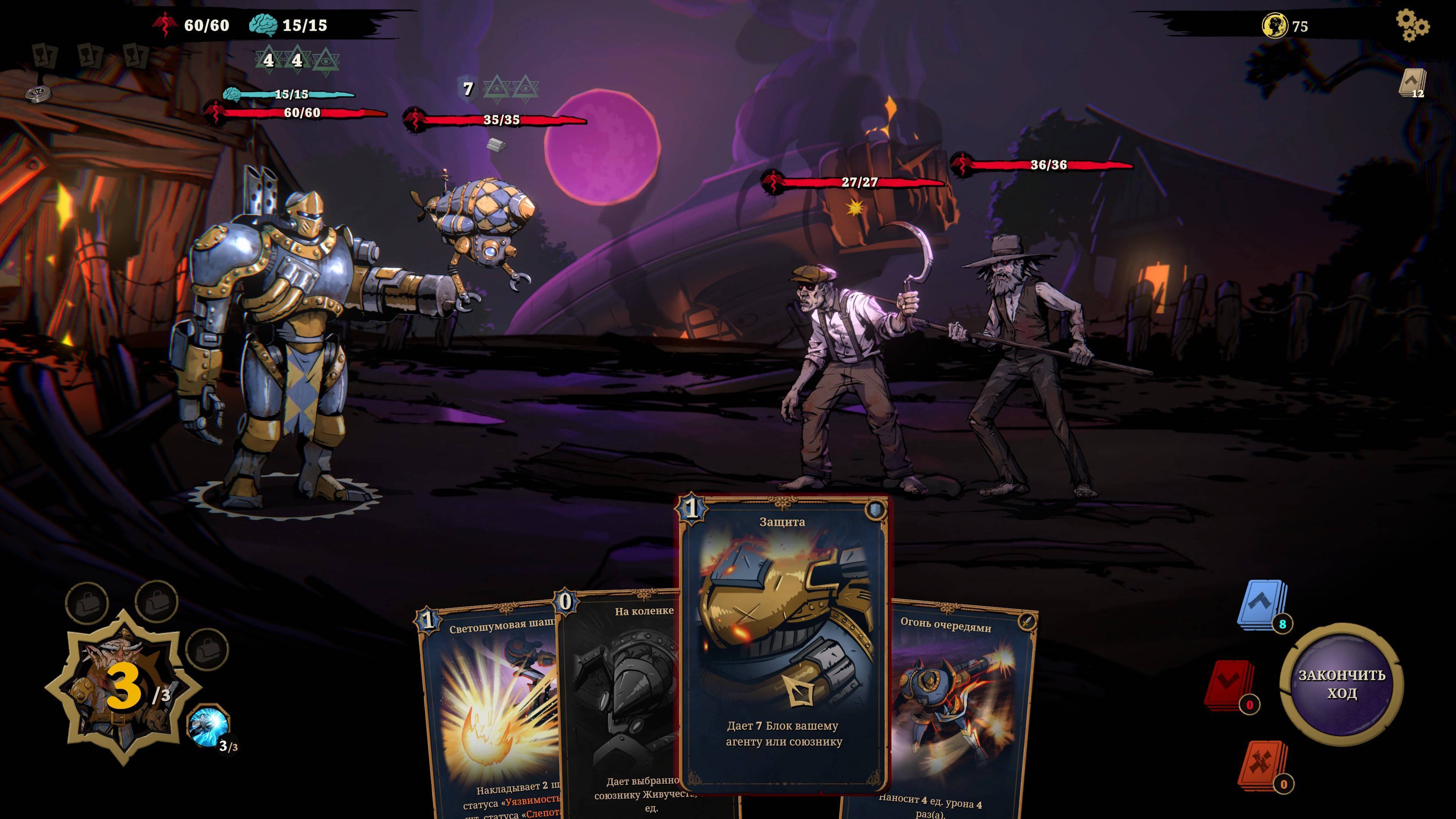Select the Защита block card
The image size is (1456, 819).
coord(783,644)
